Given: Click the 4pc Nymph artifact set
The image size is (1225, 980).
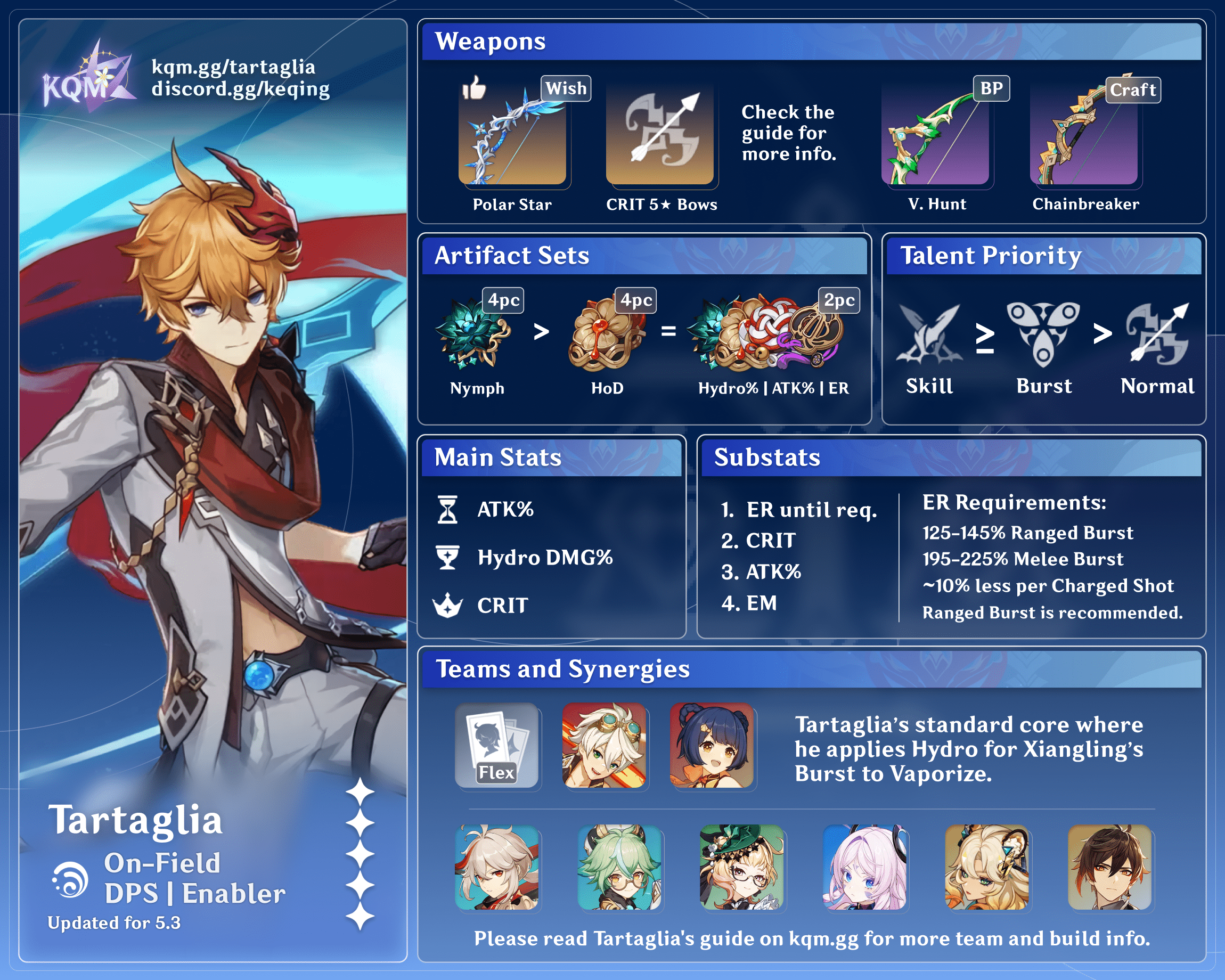Looking at the screenshot, I should point(472,332).
